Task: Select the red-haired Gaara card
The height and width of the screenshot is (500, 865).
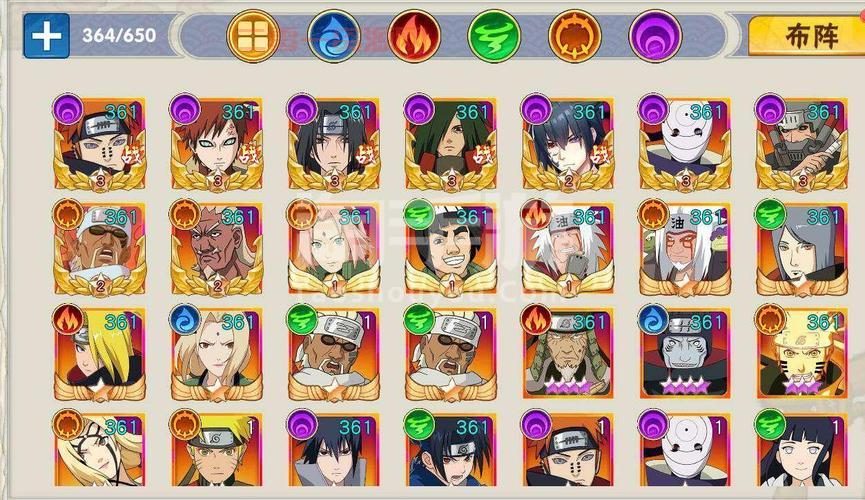Action: coord(213,143)
